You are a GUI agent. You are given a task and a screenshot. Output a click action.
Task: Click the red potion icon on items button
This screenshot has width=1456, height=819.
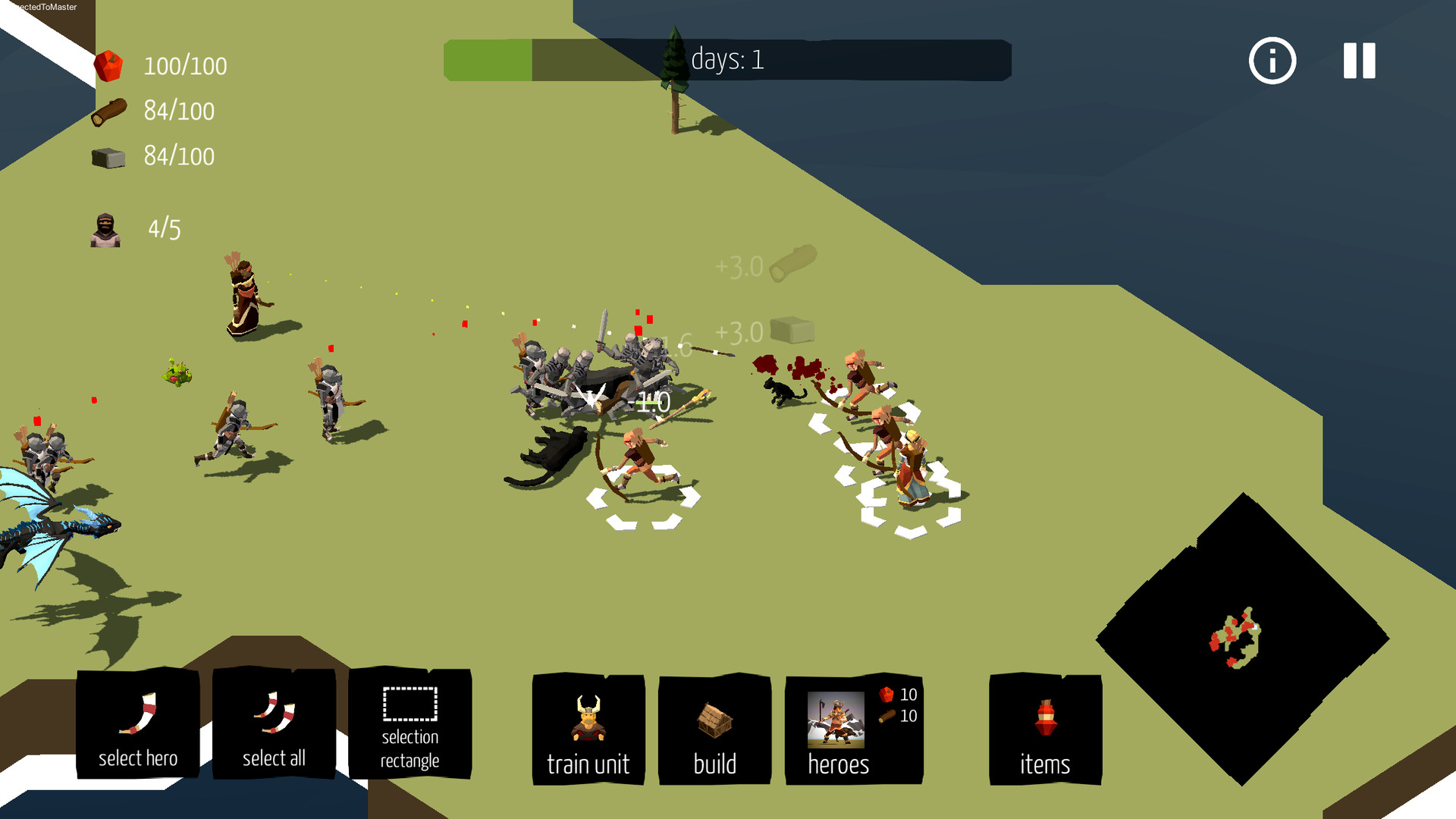(1045, 717)
